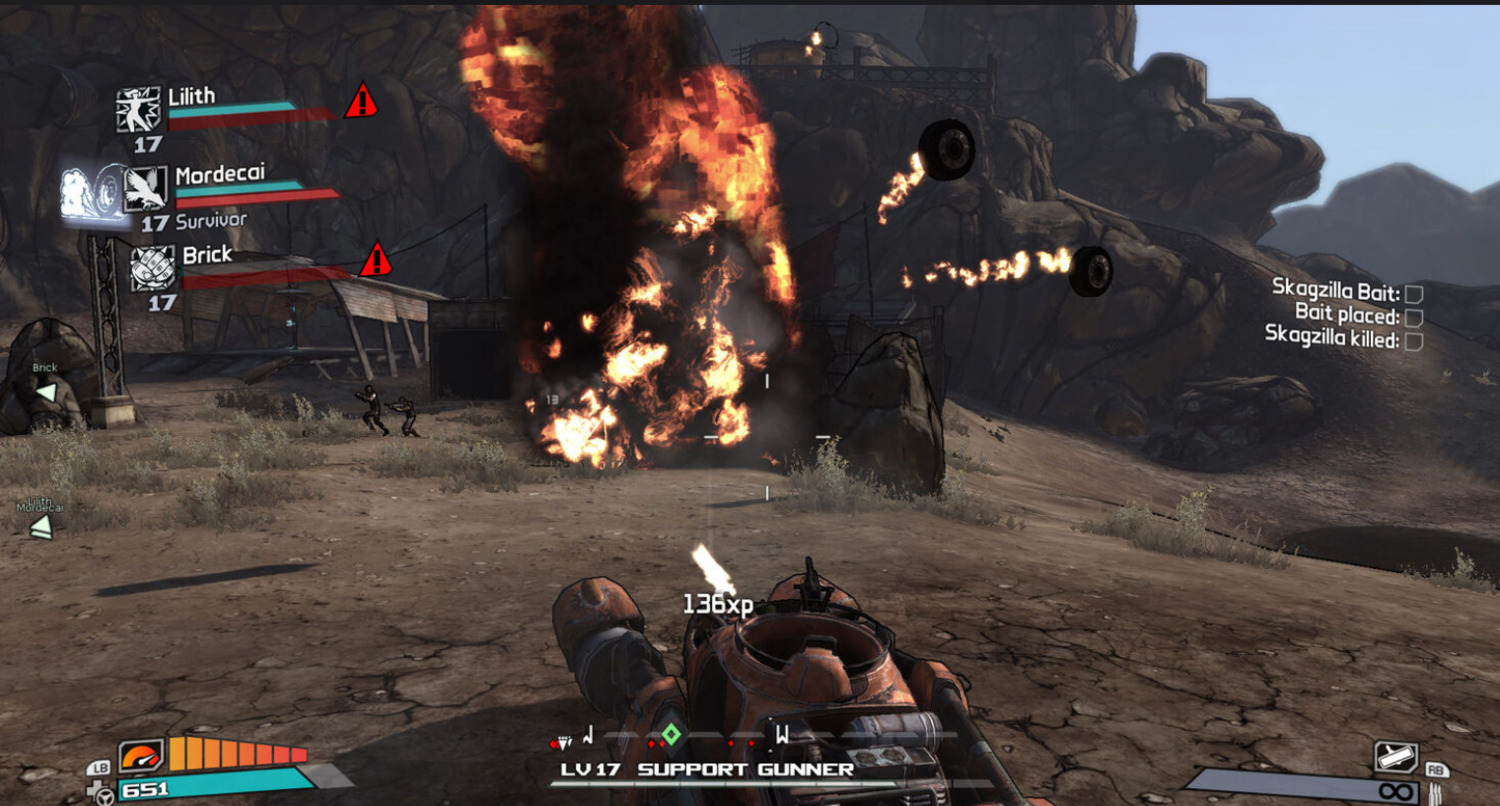Viewport: 1500px width, 806px height.
Task: Select Lilith's class portrait icon
Action: click(x=138, y=109)
